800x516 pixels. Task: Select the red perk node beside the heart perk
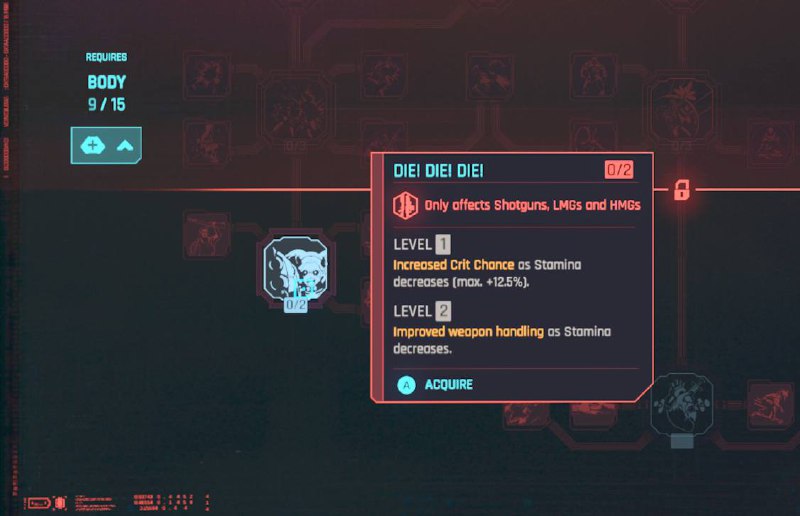[769, 403]
